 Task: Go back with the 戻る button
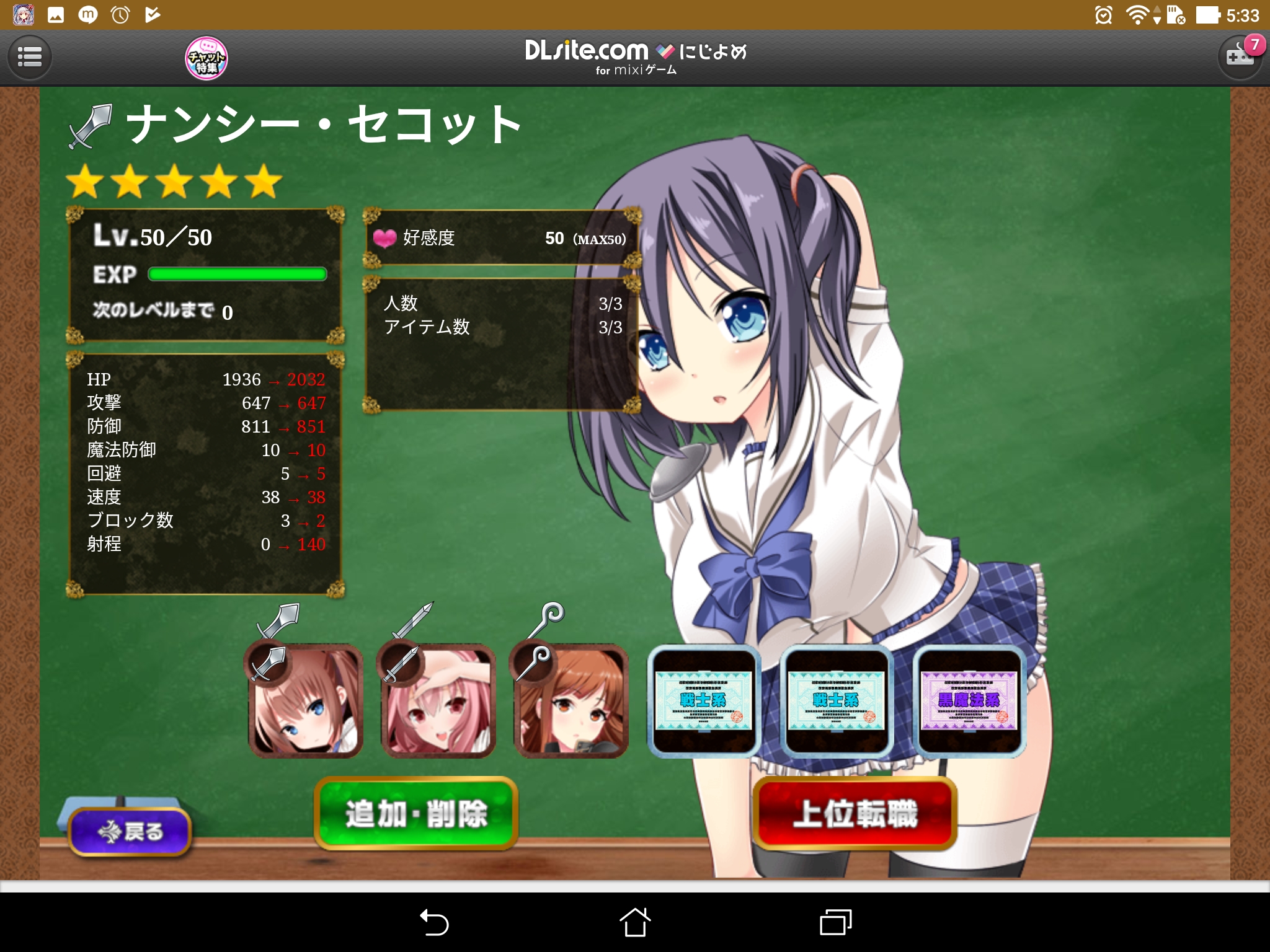point(130,831)
